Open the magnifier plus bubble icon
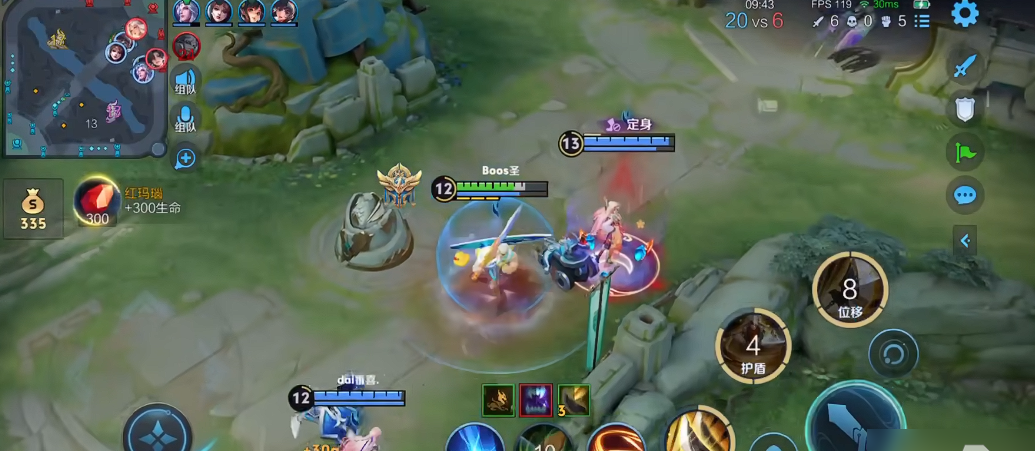Image resolution: width=1035 pixels, height=451 pixels. coord(186,158)
